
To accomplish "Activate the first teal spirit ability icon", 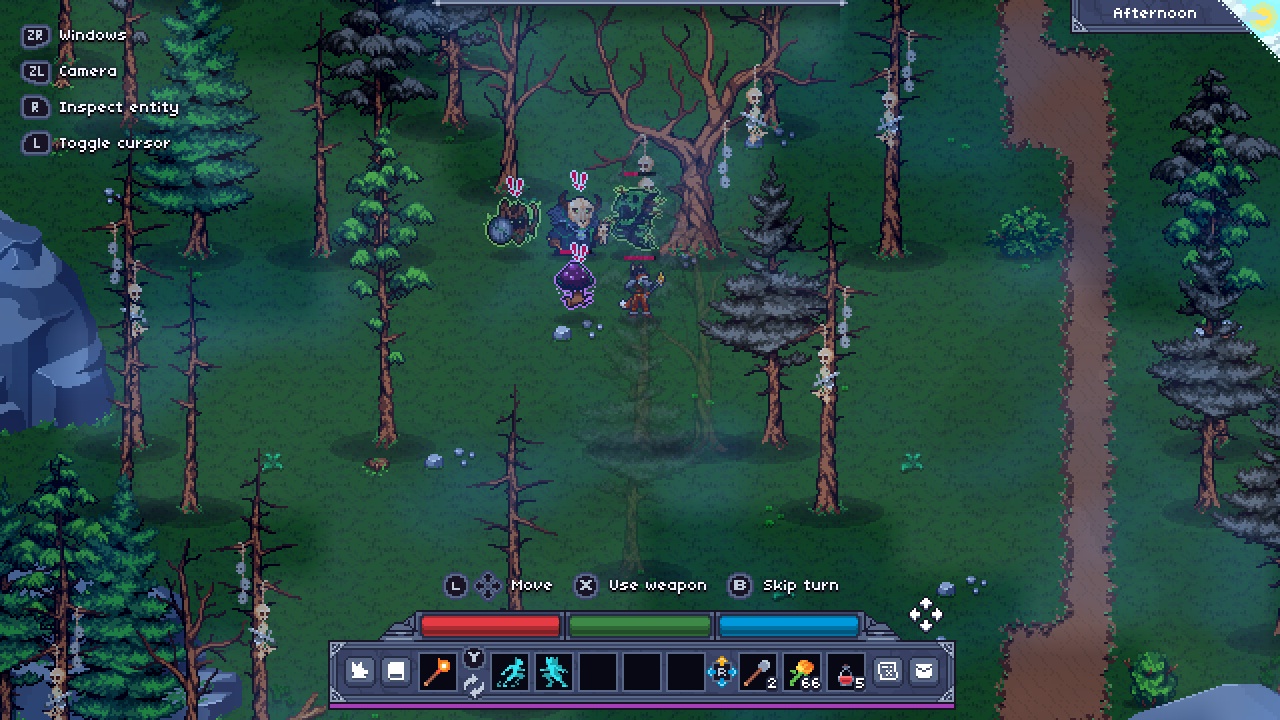I will (x=513, y=671).
